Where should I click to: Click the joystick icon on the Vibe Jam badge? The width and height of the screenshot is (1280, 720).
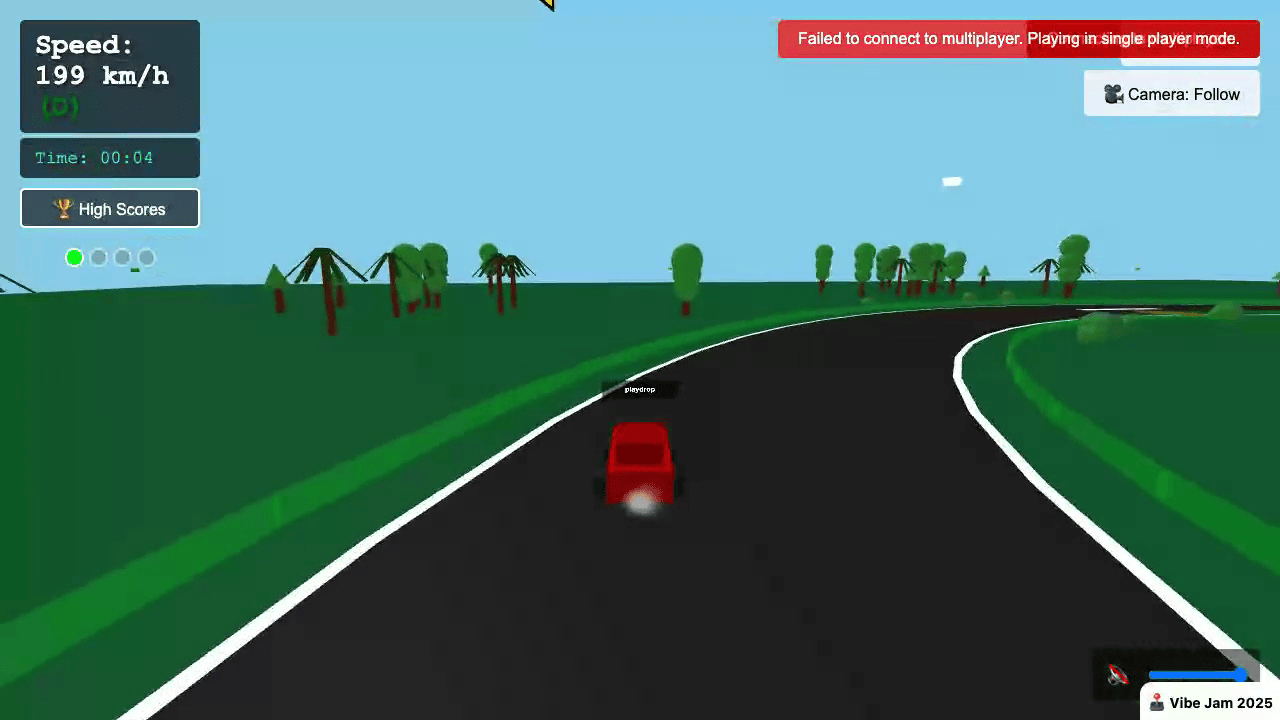(1157, 702)
